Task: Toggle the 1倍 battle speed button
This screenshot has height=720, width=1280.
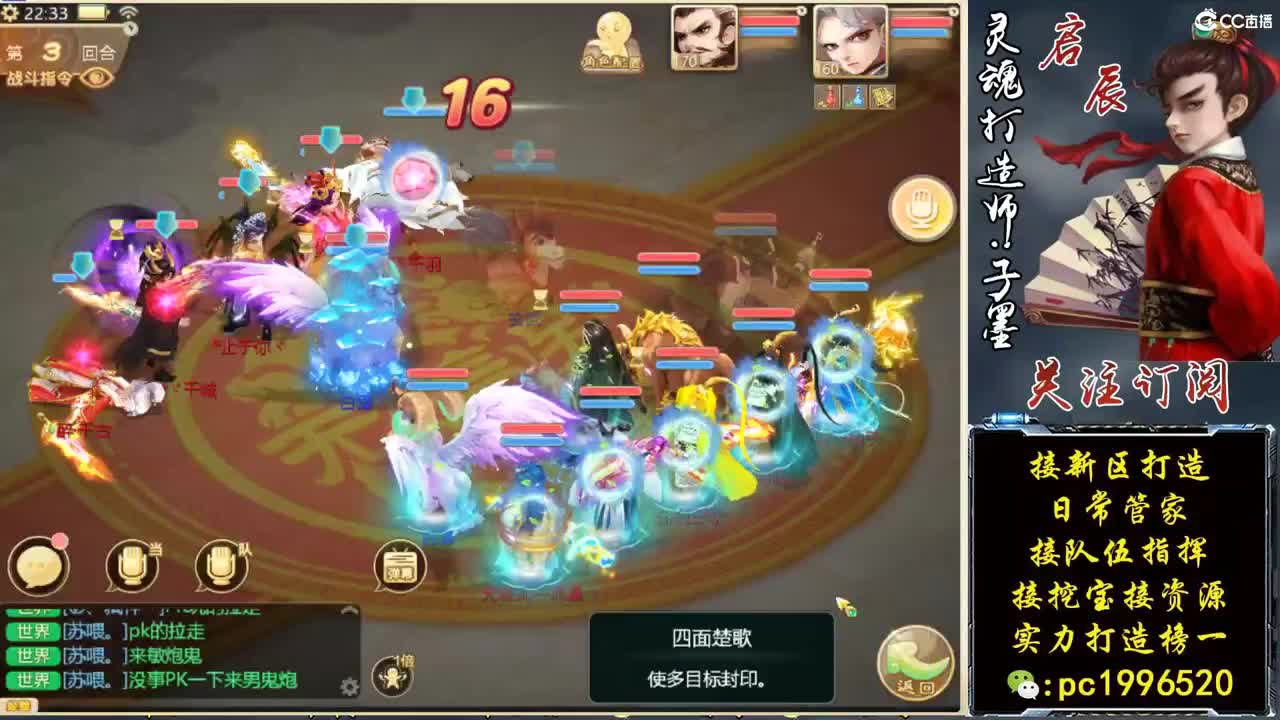Action: click(x=392, y=673)
